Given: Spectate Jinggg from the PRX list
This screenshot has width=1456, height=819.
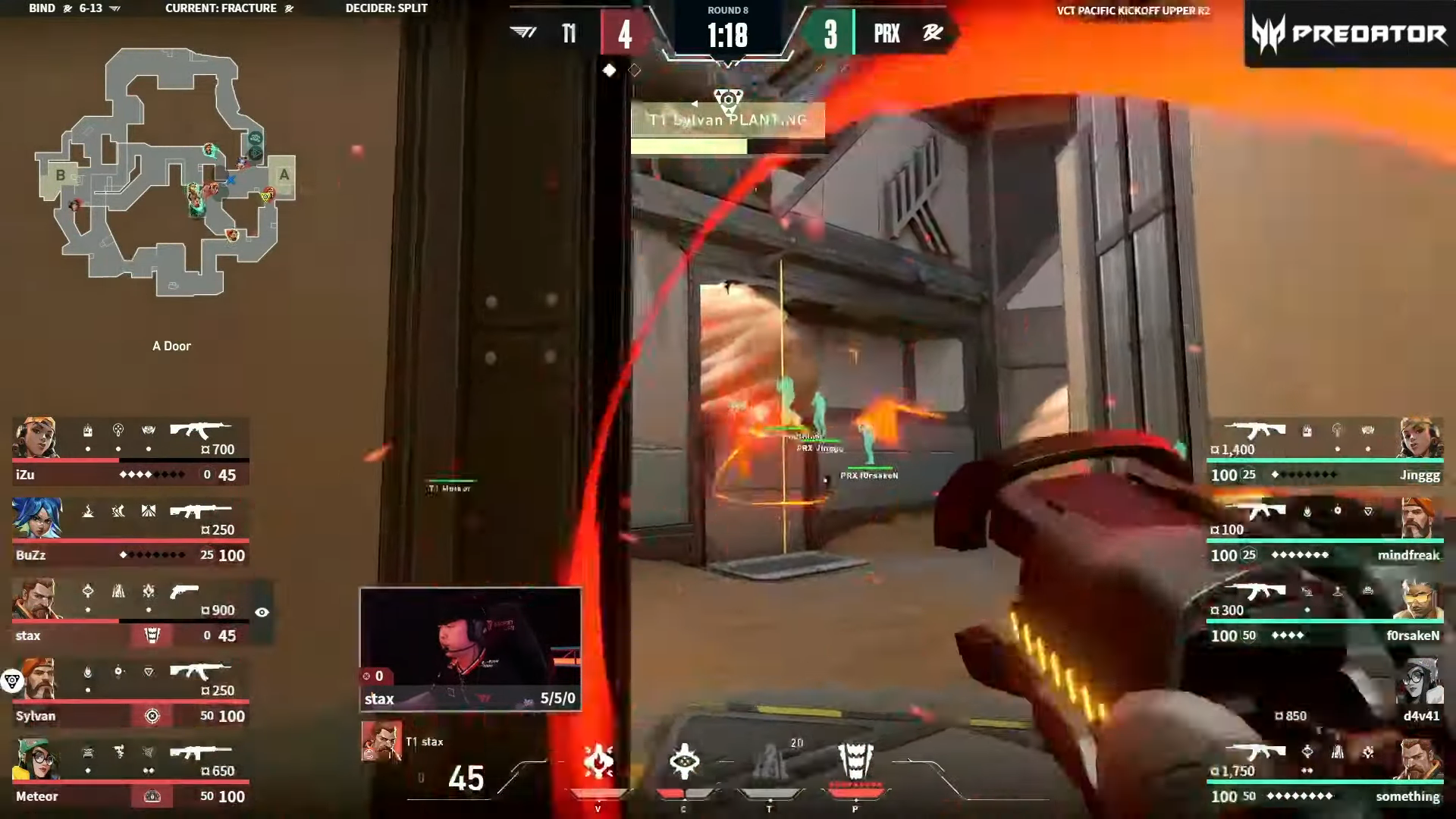Looking at the screenshot, I should (1325, 451).
